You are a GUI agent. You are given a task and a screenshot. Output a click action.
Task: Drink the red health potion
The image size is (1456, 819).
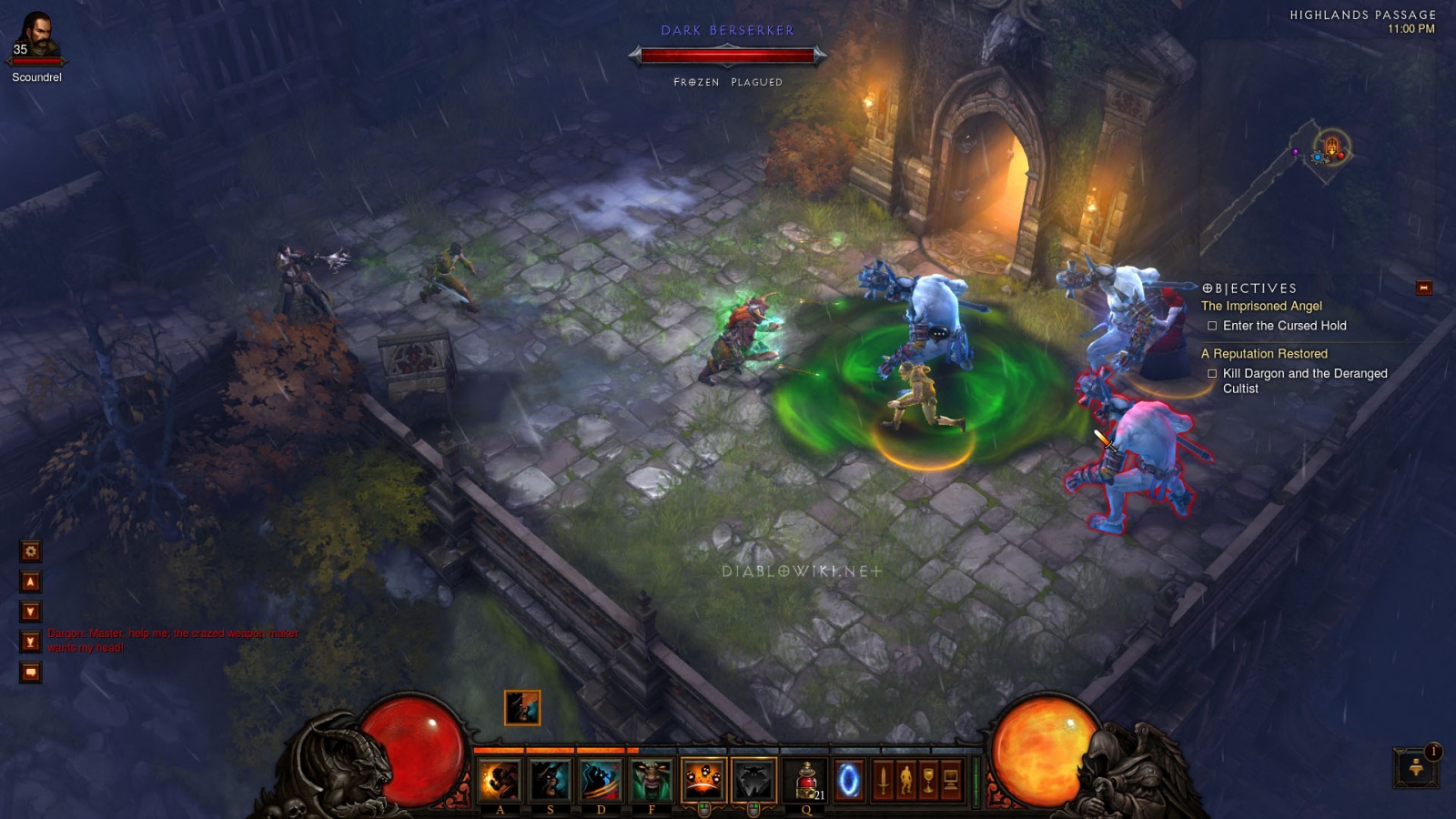click(806, 780)
